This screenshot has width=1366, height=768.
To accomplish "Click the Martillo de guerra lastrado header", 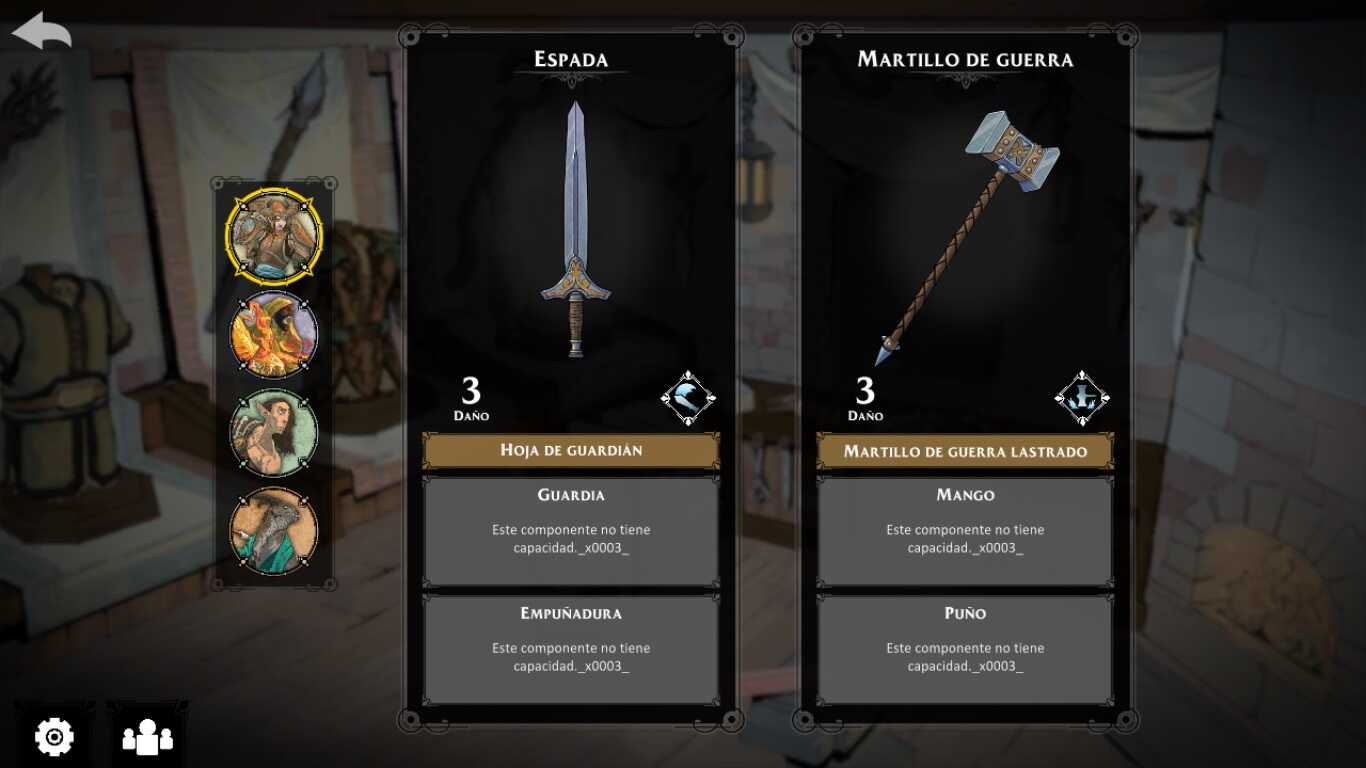I will click(x=965, y=451).
